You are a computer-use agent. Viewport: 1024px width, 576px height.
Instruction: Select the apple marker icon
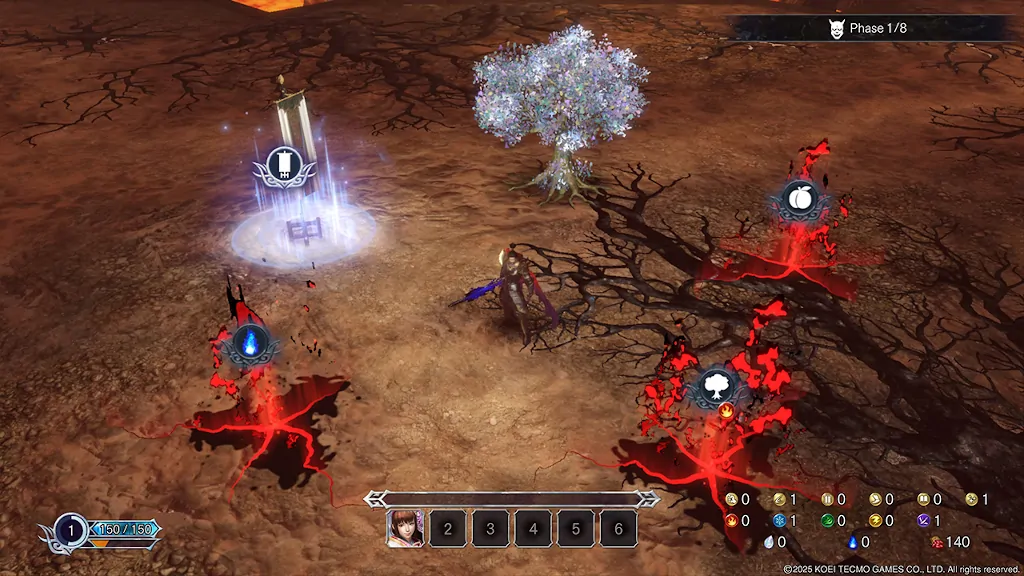(798, 200)
